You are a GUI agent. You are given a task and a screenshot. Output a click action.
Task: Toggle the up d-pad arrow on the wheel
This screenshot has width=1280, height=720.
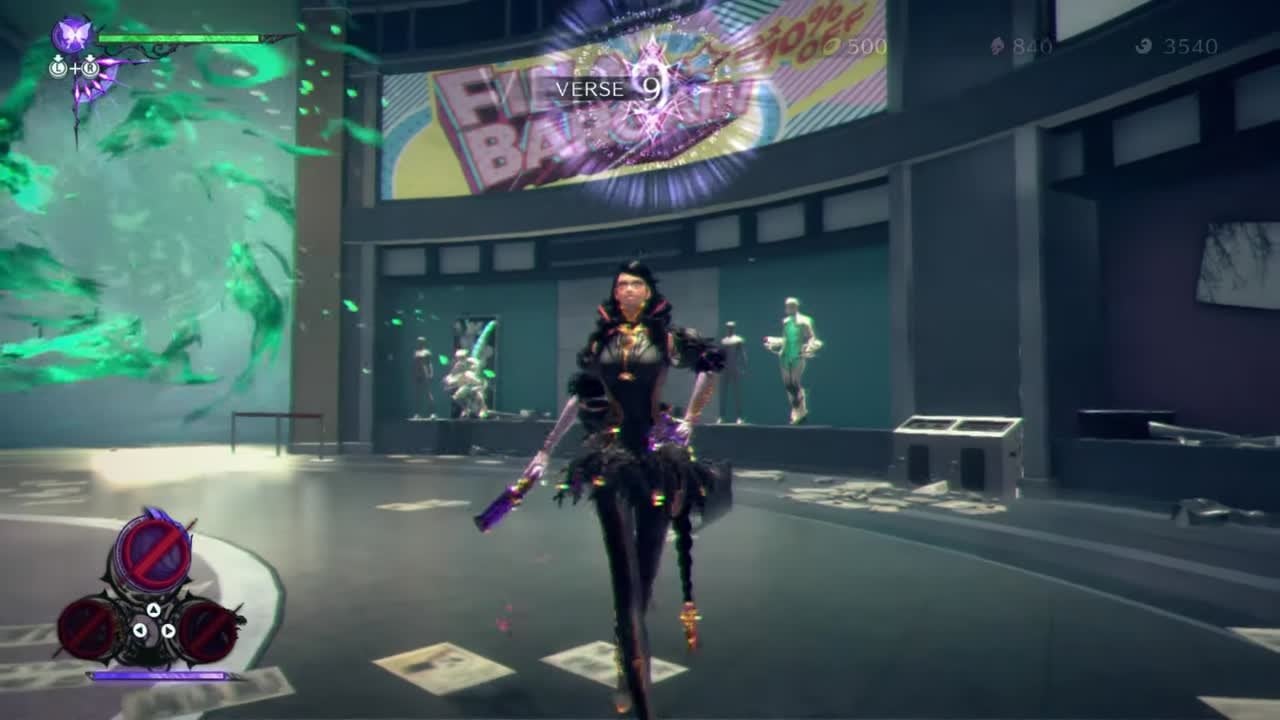pyautogui.click(x=153, y=611)
